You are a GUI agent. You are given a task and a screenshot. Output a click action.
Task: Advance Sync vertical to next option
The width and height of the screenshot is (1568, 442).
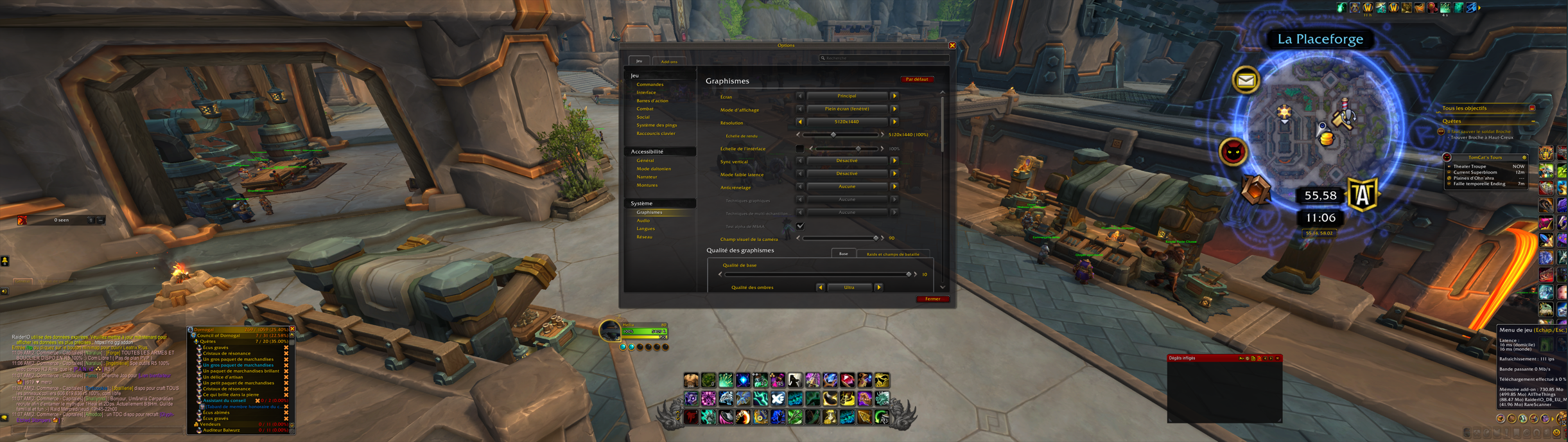pos(894,161)
